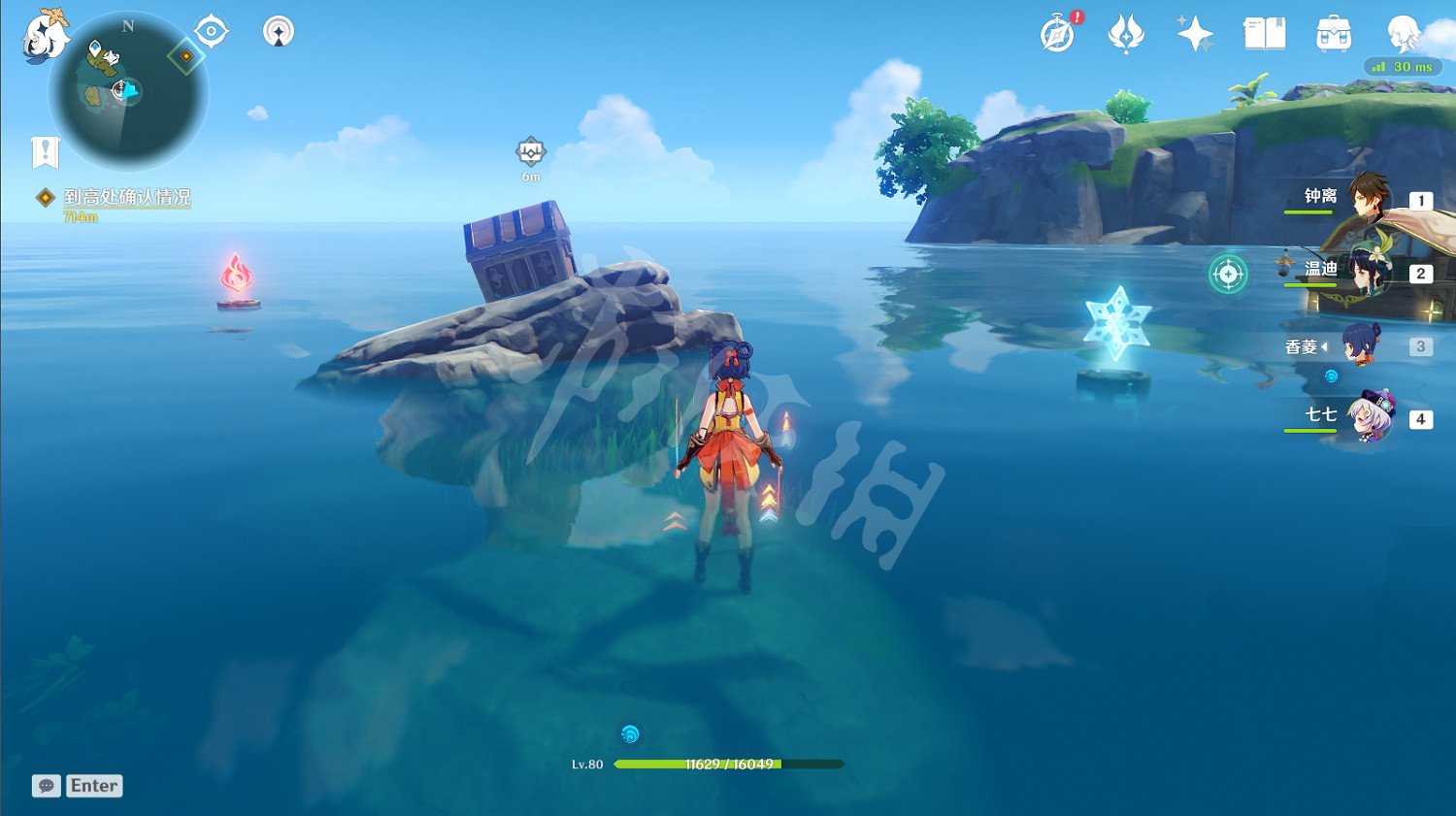The width and height of the screenshot is (1456, 816).
Task: Toggle the crosshair targeting reticle near Venti
Action: tap(1229, 275)
